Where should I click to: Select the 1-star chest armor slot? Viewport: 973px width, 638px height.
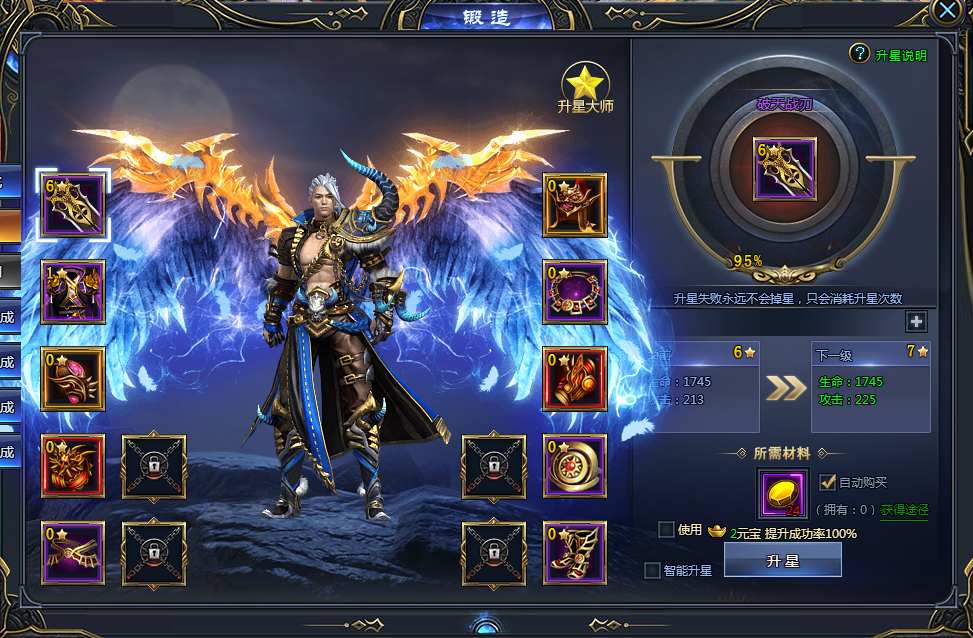tap(73, 292)
